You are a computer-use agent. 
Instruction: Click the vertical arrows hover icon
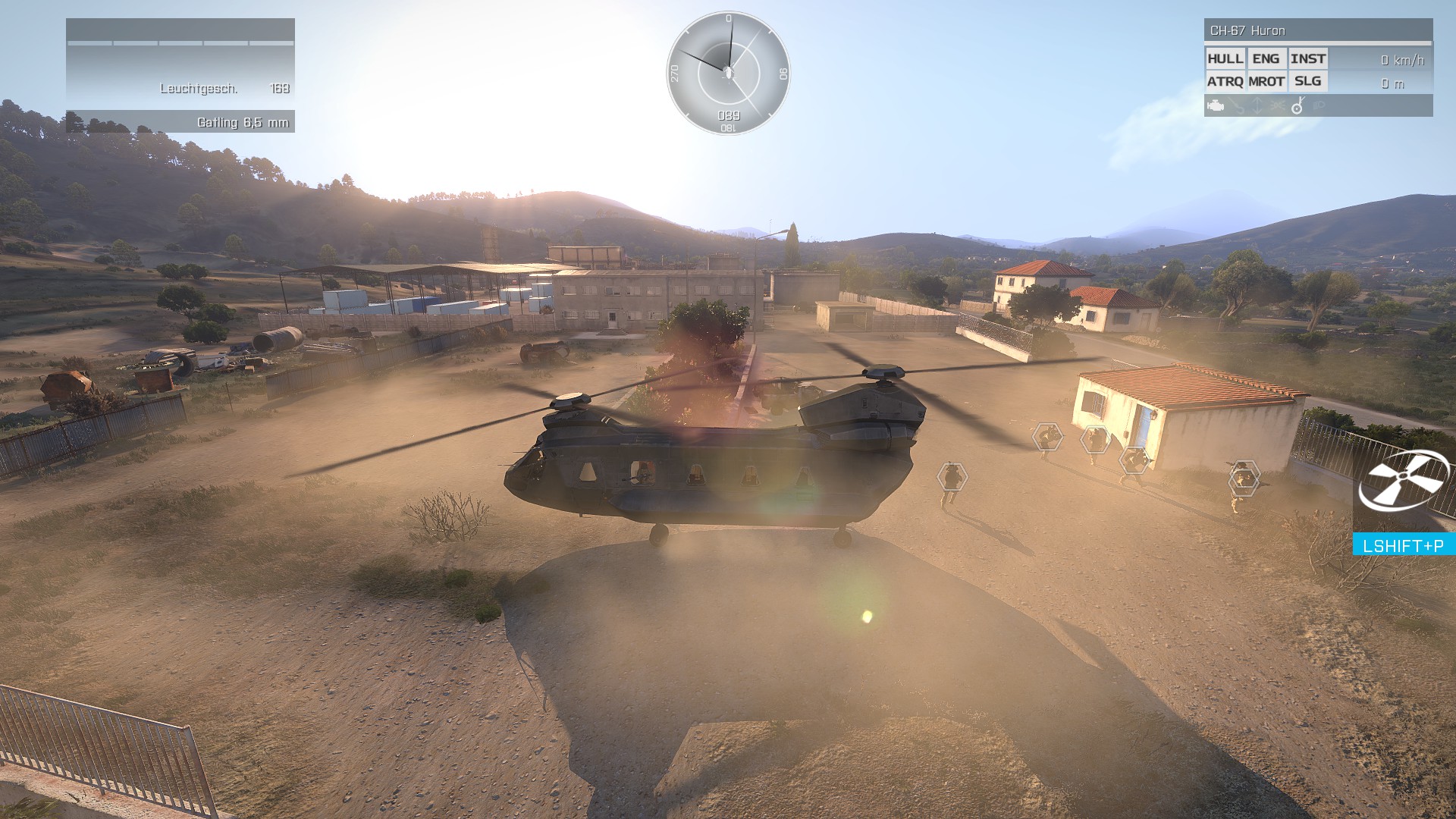[x=1257, y=106]
